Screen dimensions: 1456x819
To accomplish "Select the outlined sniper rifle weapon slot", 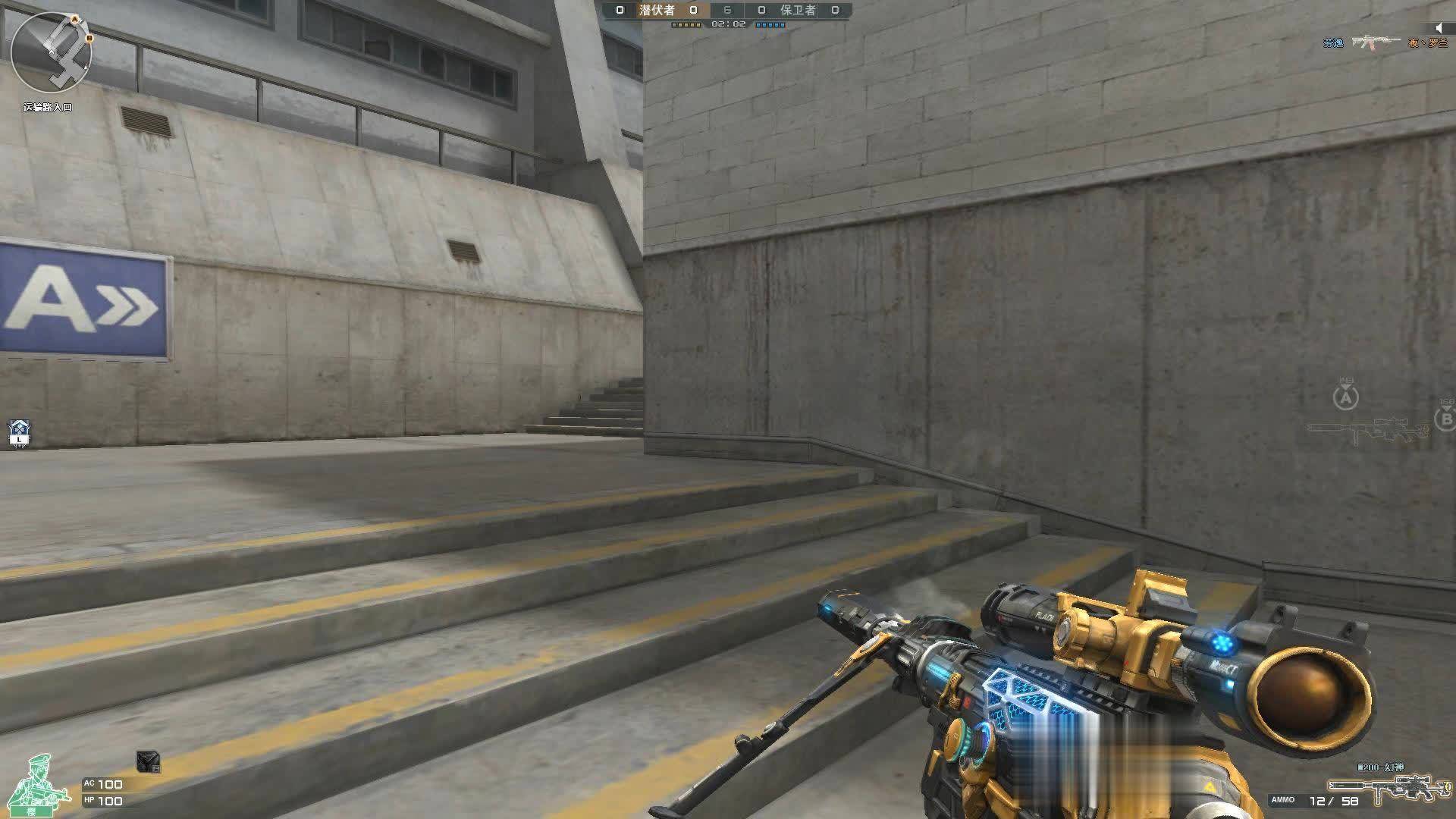I will (x=1367, y=432).
